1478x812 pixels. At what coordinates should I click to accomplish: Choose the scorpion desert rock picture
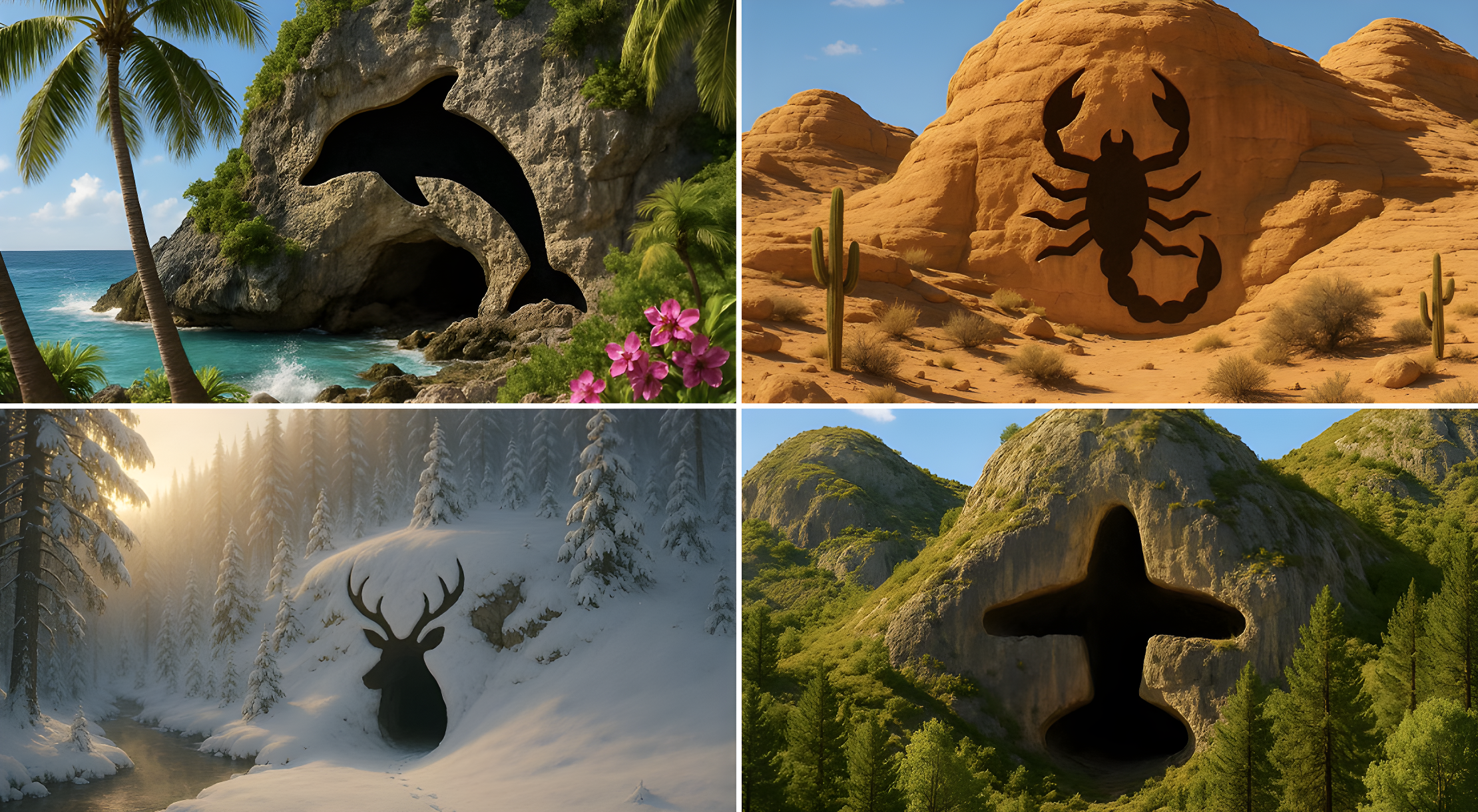(x=1110, y=201)
